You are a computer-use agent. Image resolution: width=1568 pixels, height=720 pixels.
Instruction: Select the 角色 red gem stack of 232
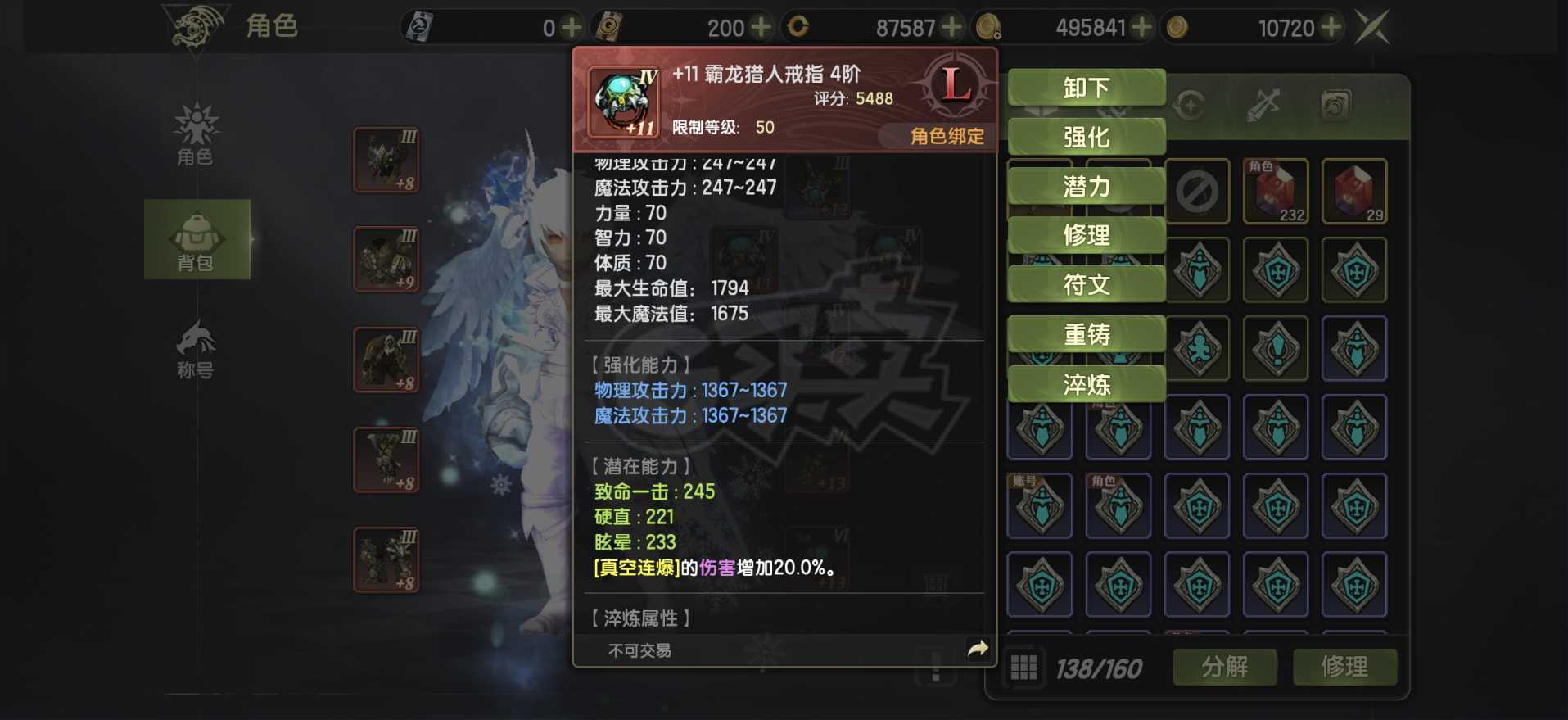(x=1276, y=191)
